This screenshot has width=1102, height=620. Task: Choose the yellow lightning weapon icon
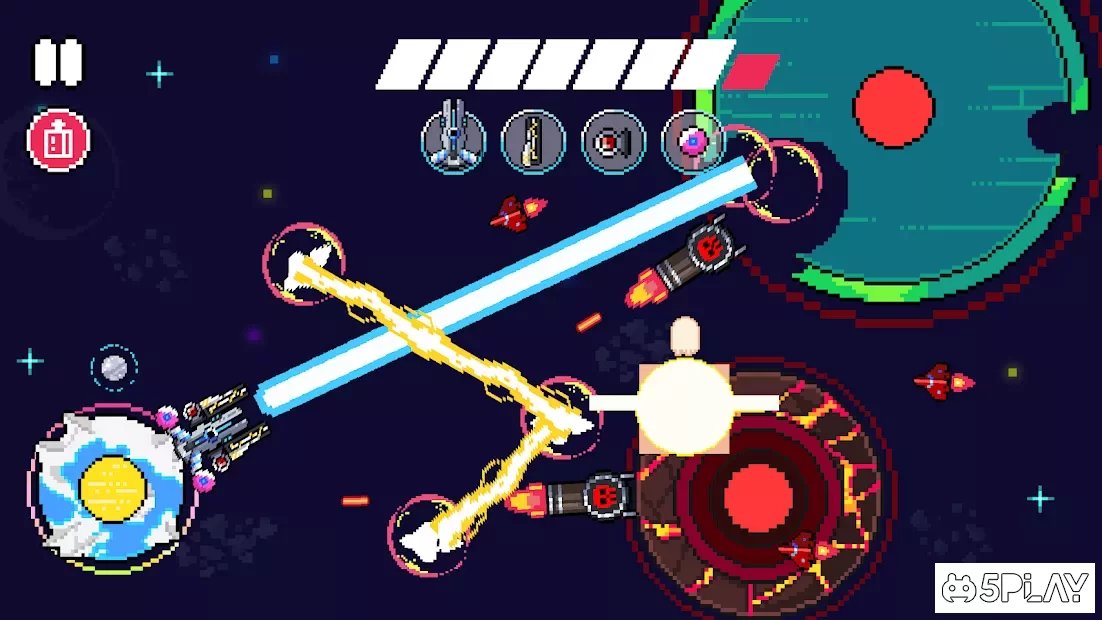click(533, 141)
